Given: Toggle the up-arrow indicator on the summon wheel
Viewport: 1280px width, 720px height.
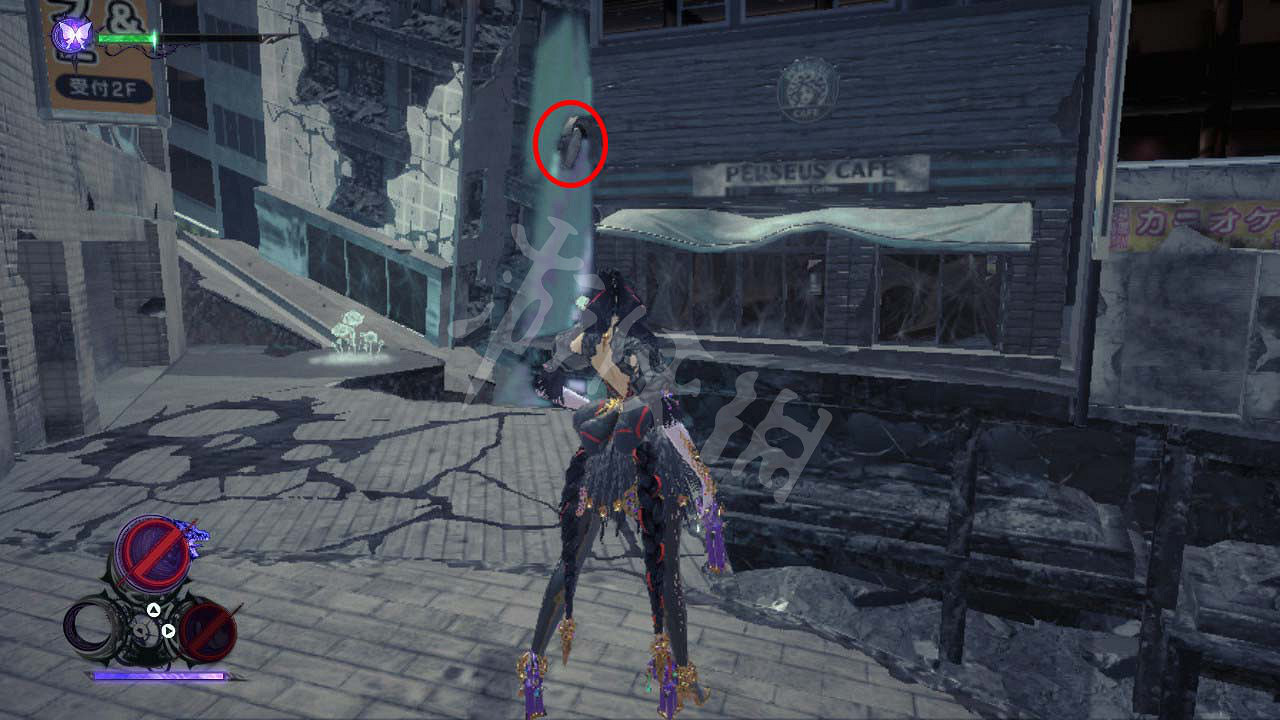Looking at the screenshot, I should tap(153, 609).
